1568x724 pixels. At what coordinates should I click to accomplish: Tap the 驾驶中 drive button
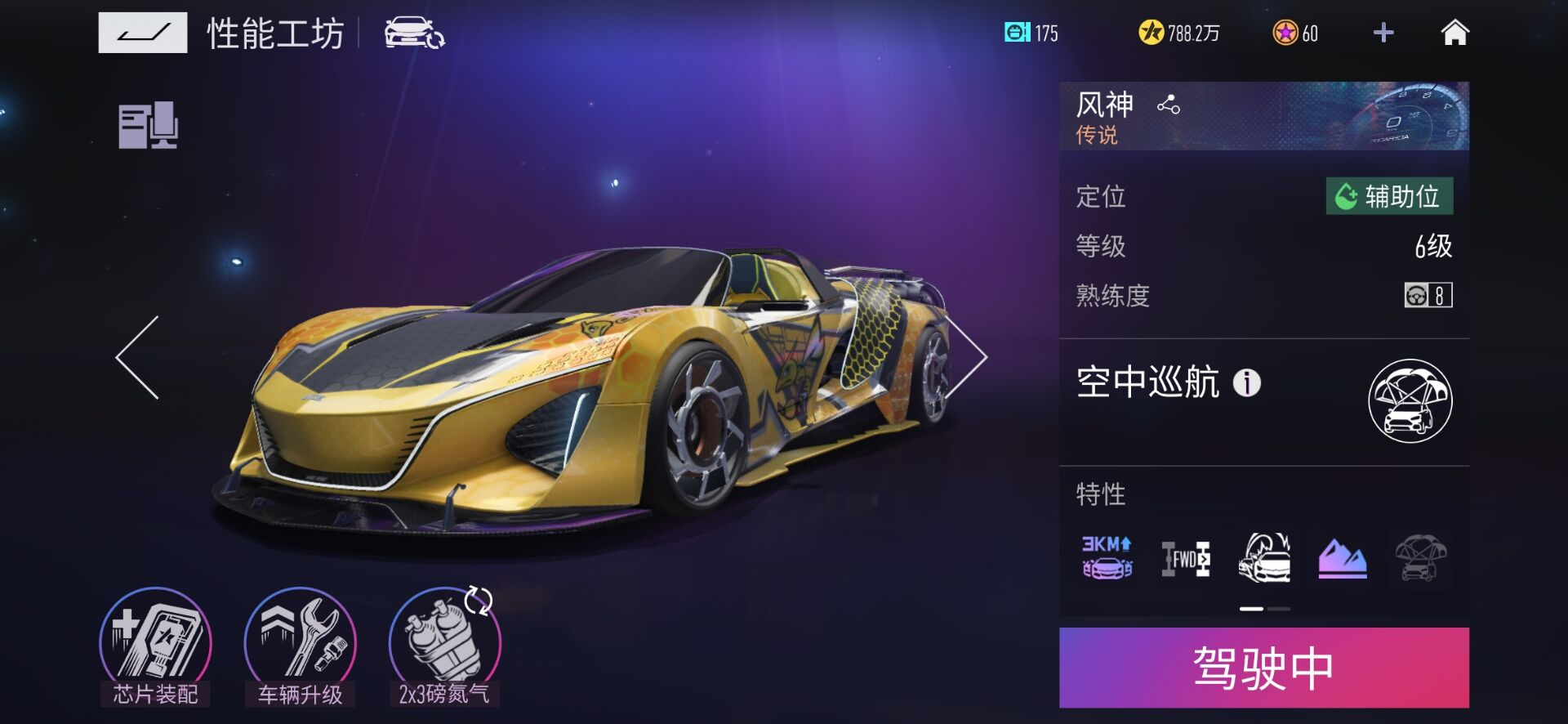tap(1263, 668)
